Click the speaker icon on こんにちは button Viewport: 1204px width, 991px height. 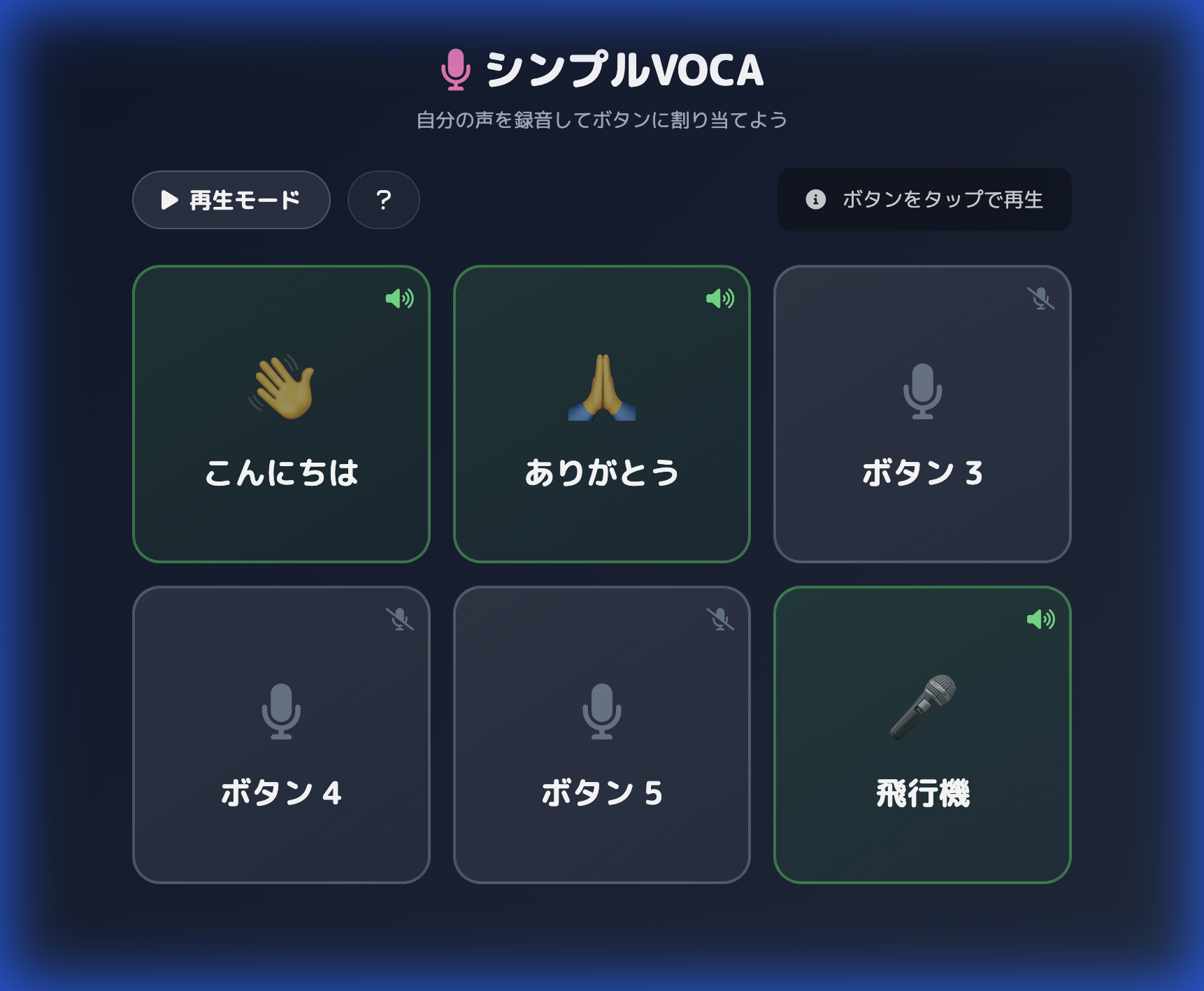point(399,299)
